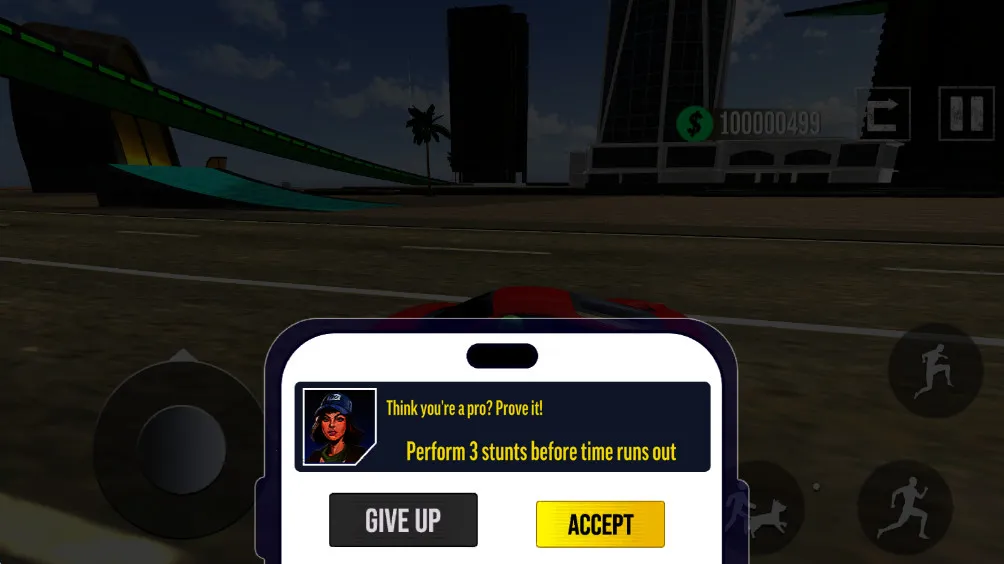Tap the pause button
Screen dimensions: 1004x564
click(x=965, y=114)
